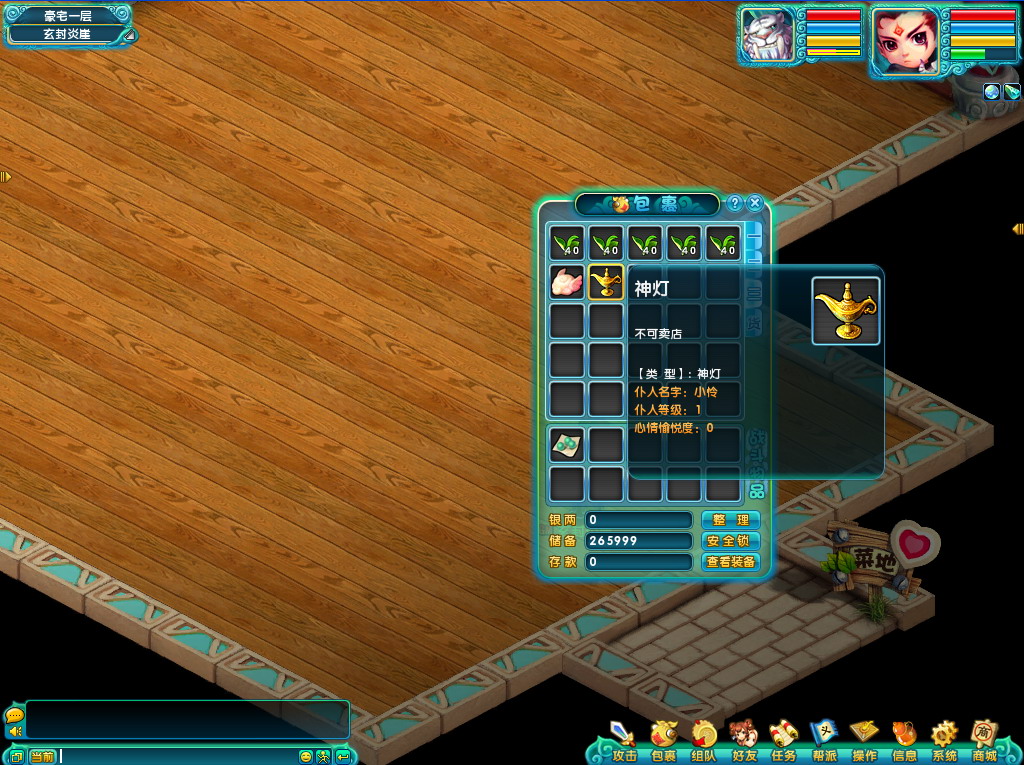Image resolution: width=1024 pixels, height=765 pixels.
Task: Click the chat emoji smiley button
Action: [x=306, y=756]
